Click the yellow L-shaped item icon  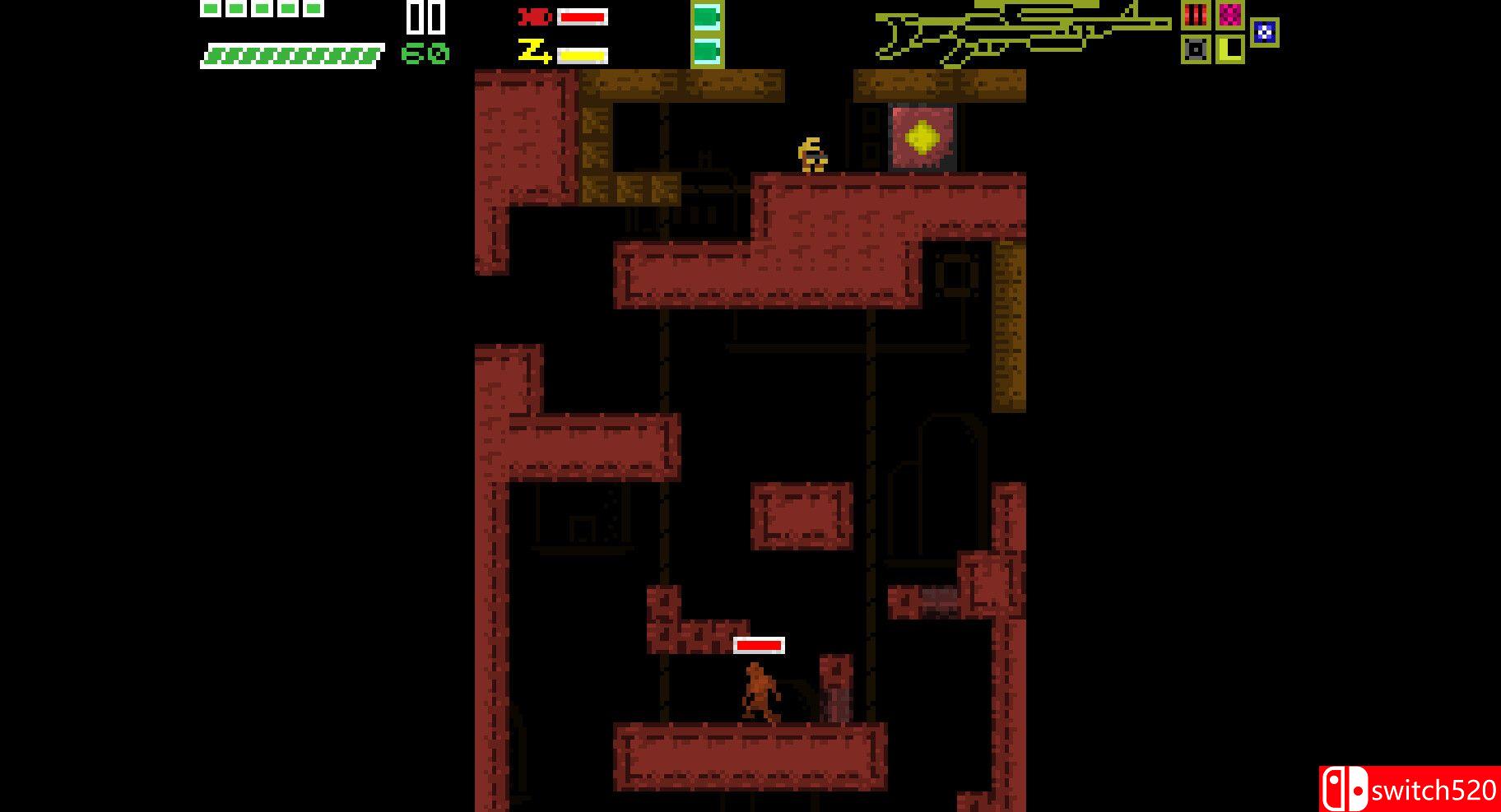(1230, 49)
